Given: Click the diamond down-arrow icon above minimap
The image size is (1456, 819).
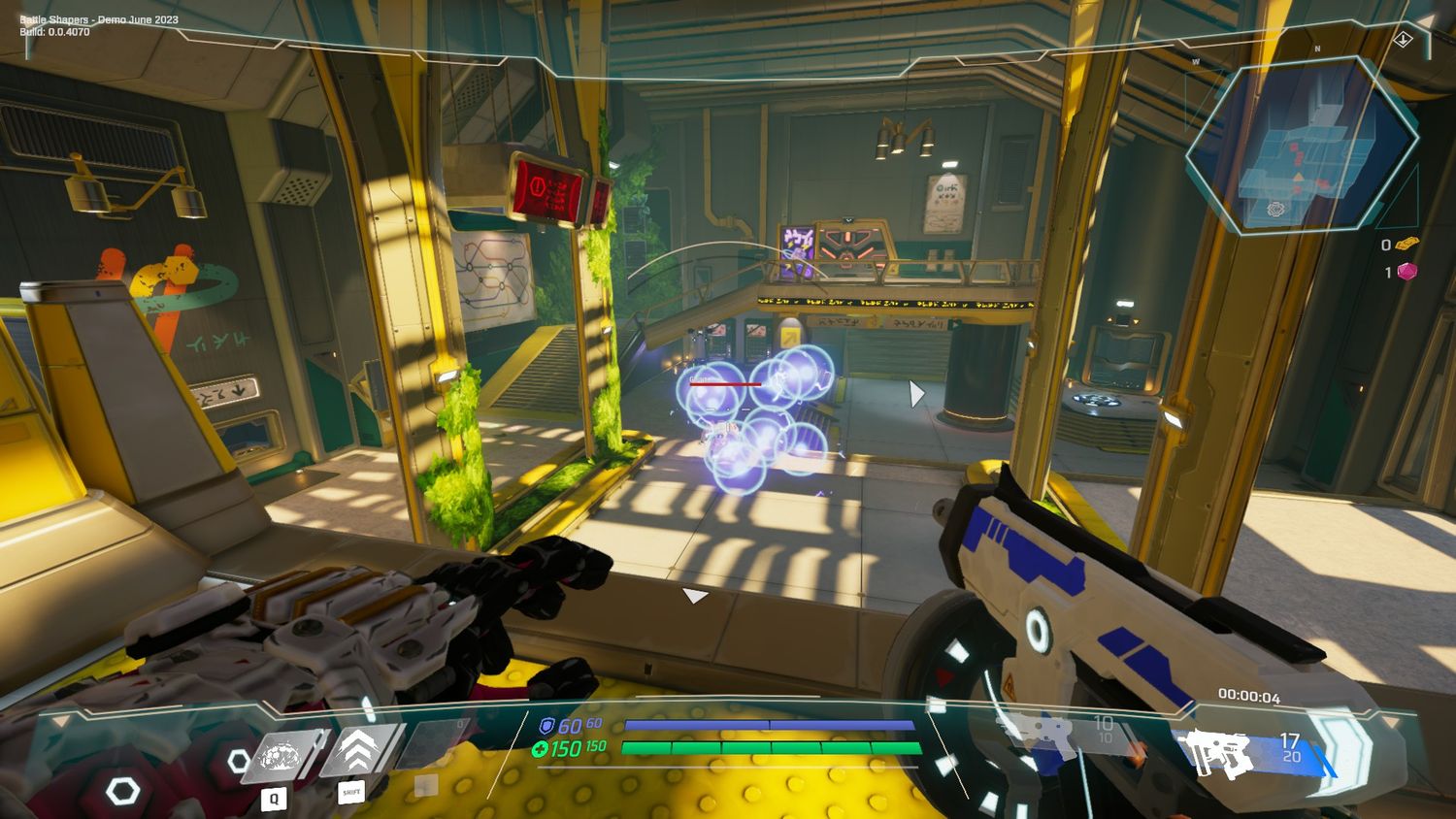Looking at the screenshot, I should pos(1404,40).
